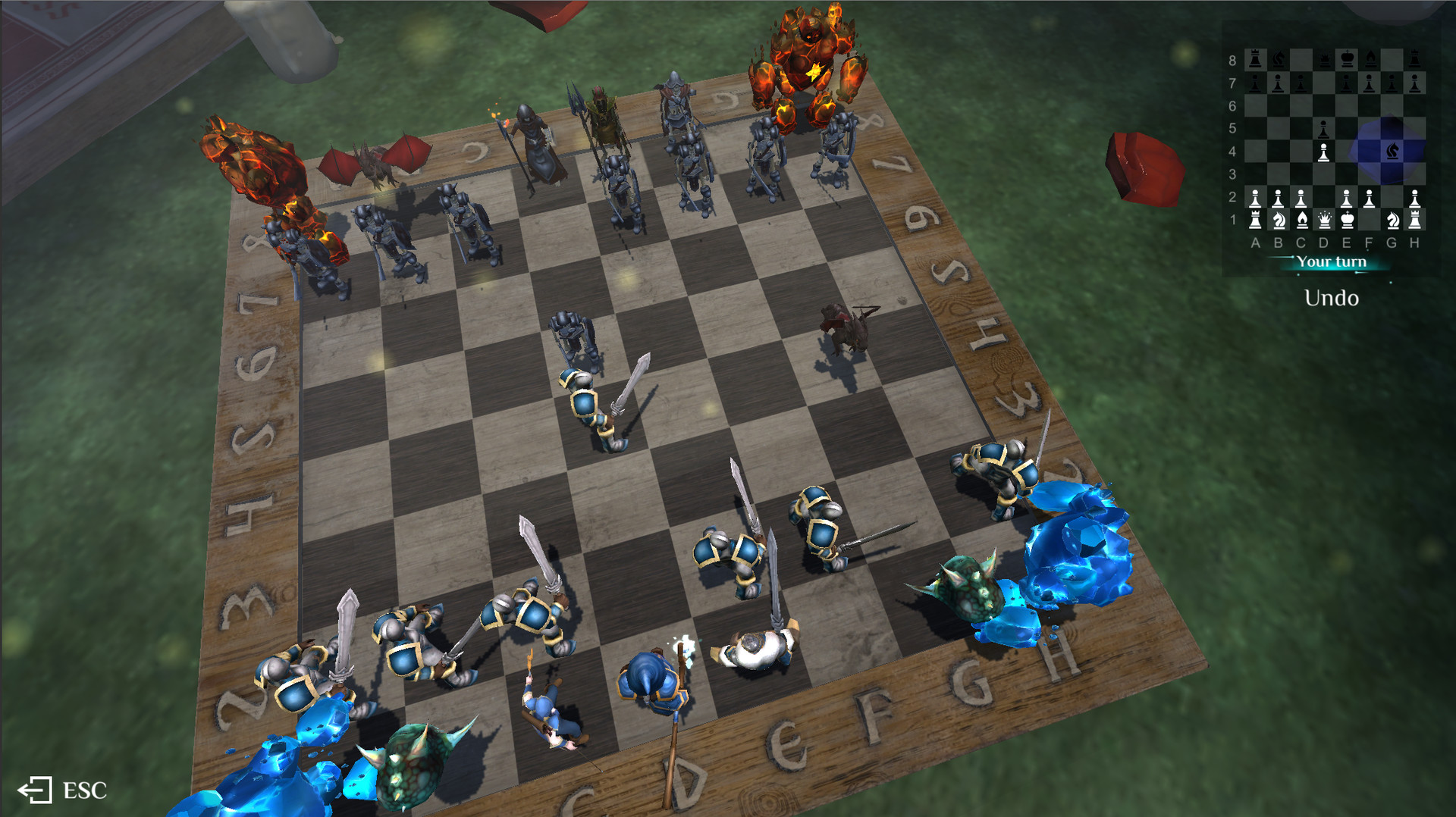Click the black rook on A8 in minimap

1257,57
